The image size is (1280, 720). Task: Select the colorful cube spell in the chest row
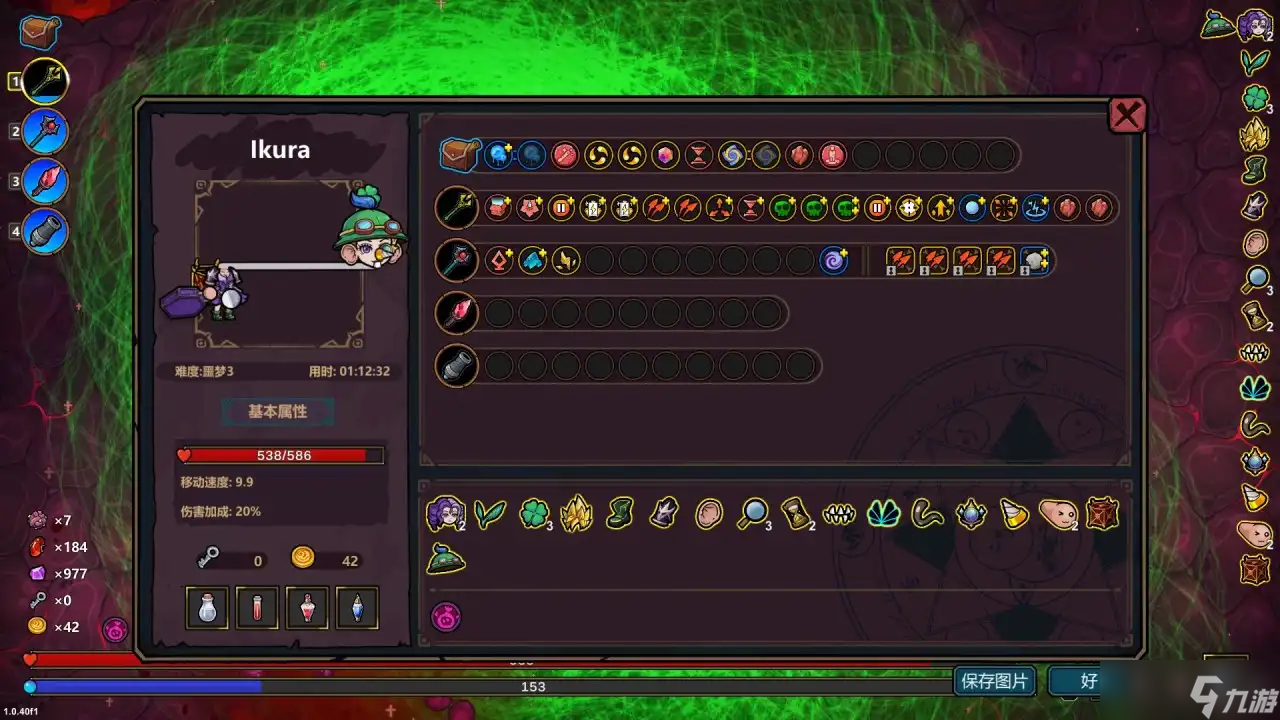tap(665, 155)
